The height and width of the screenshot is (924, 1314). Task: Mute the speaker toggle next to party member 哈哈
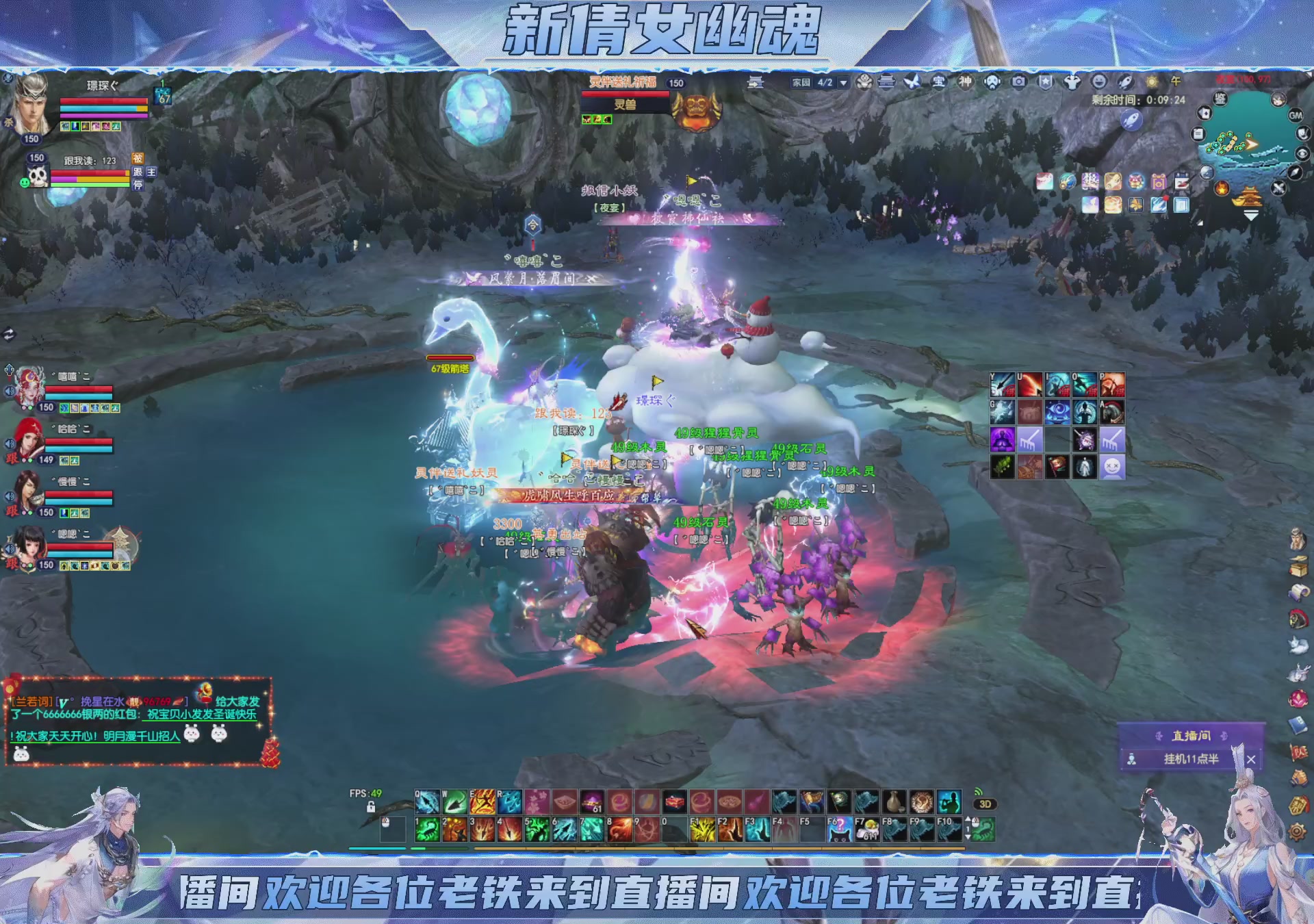(x=10, y=444)
